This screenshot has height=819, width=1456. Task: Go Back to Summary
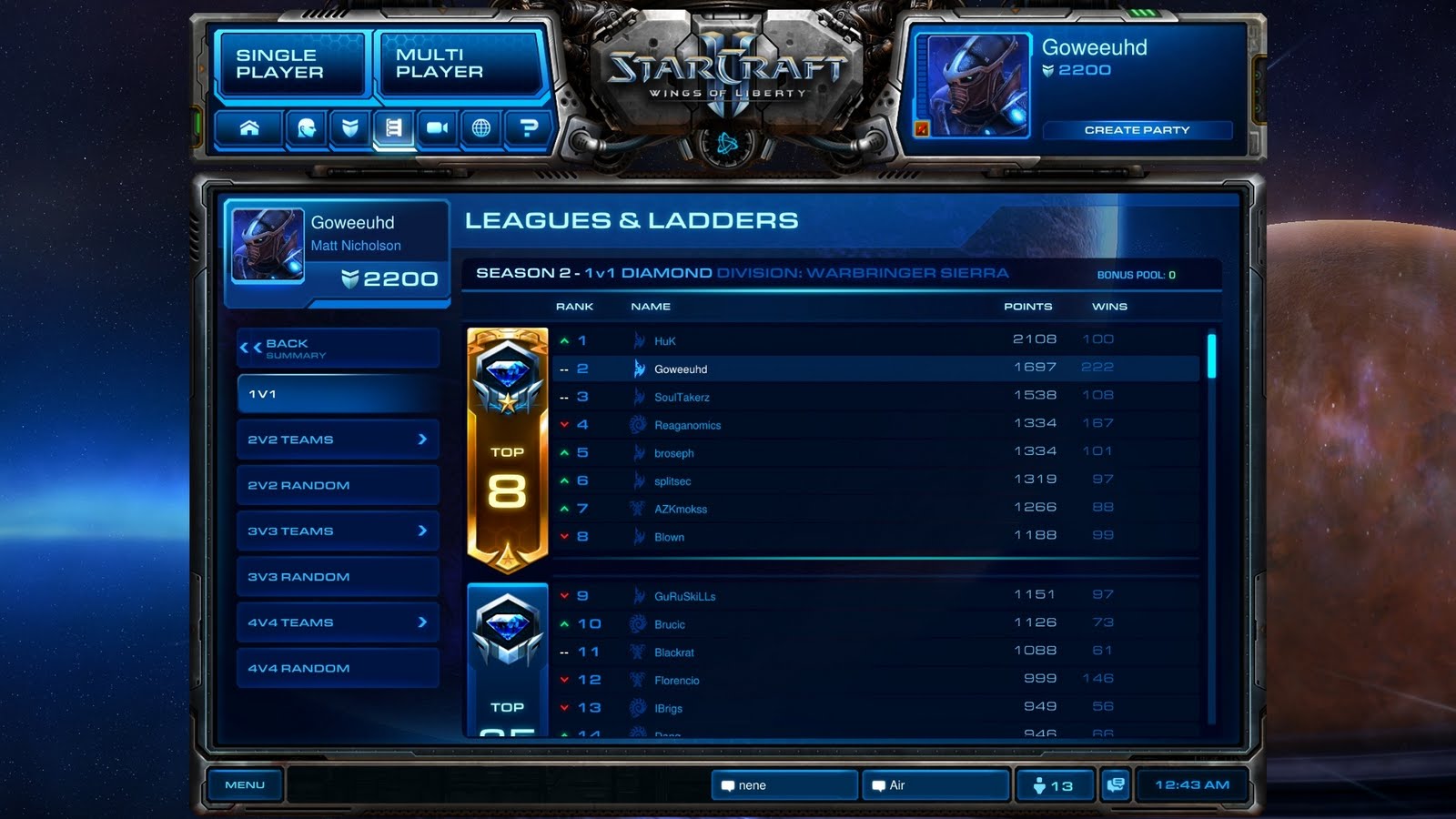(x=338, y=347)
